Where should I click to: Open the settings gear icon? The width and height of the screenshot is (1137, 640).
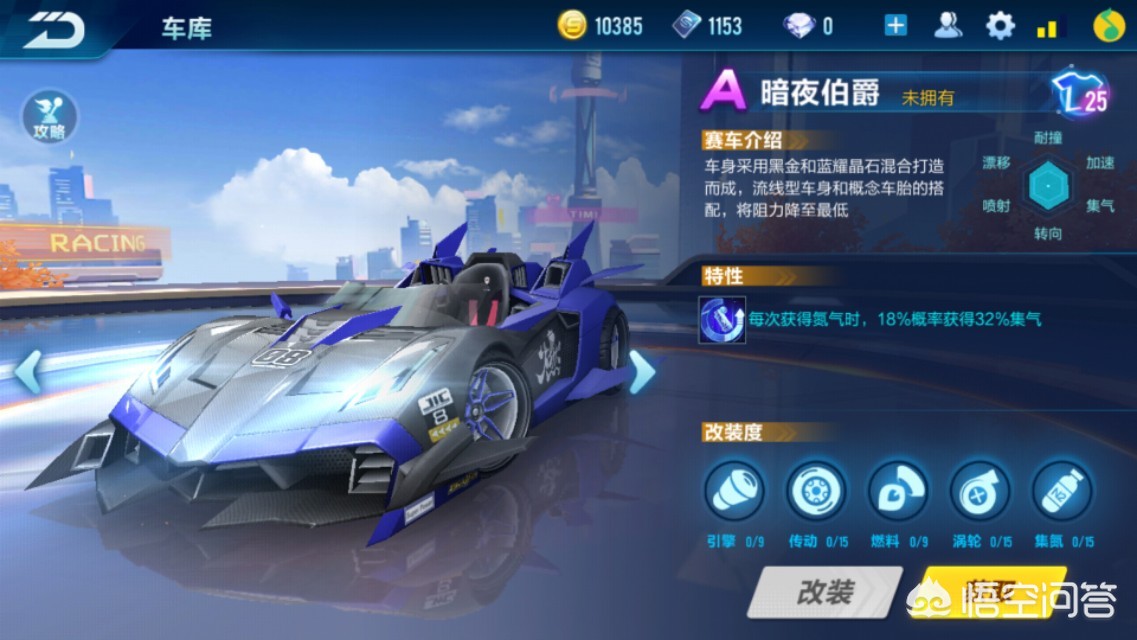(1000, 26)
